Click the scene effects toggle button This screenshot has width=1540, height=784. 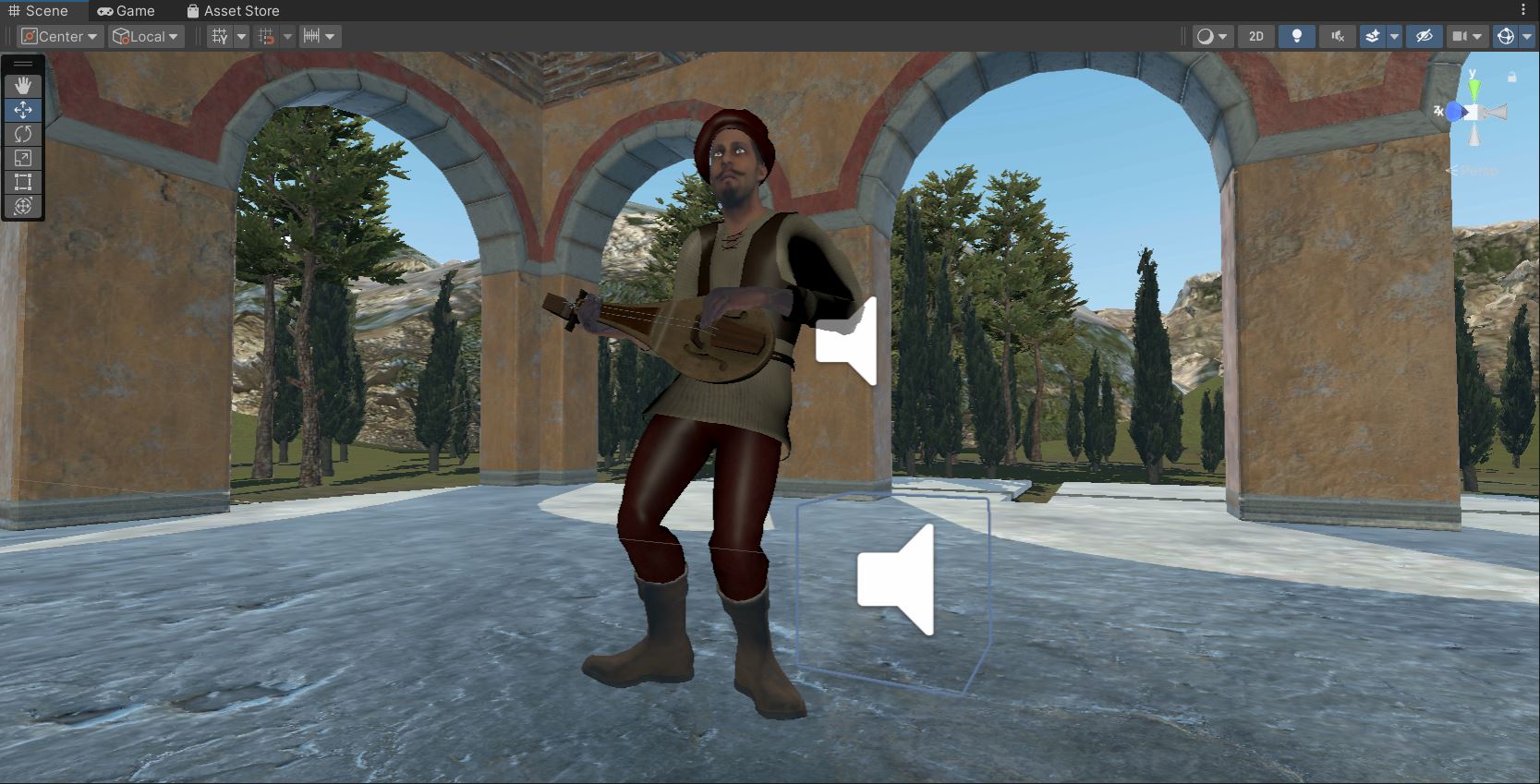point(1374,36)
